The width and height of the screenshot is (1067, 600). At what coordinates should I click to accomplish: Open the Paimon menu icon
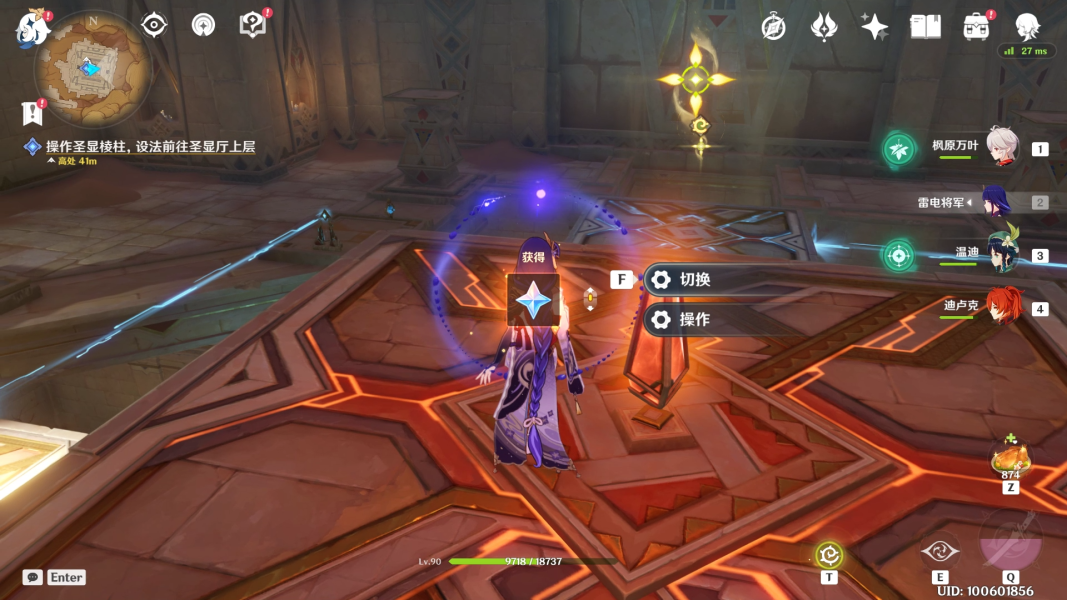coord(32,30)
